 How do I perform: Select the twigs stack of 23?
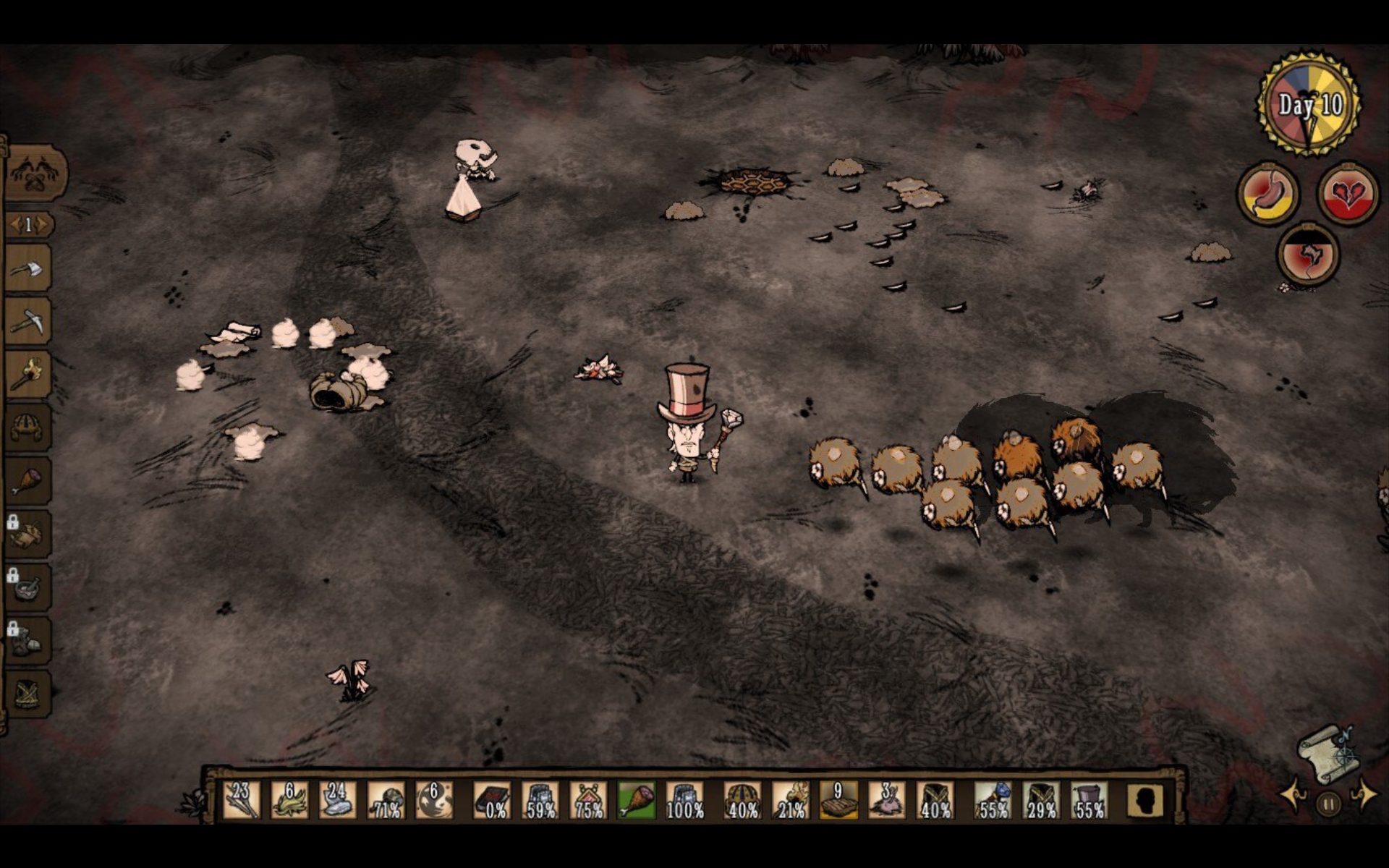(x=242, y=800)
